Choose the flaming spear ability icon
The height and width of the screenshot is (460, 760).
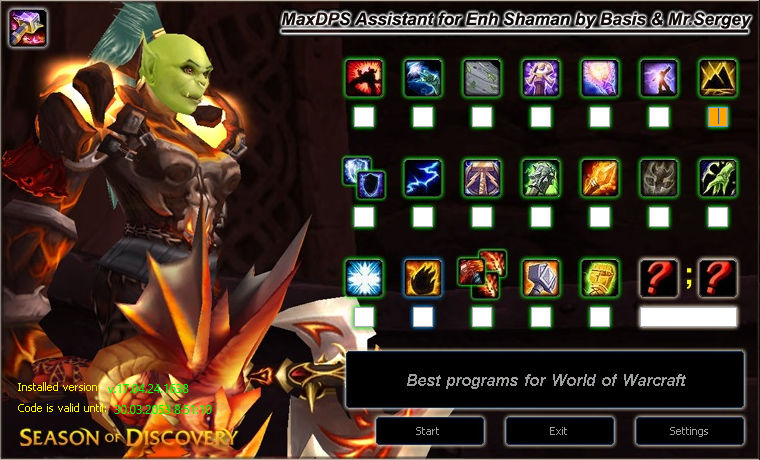click(x=600, y=178)
